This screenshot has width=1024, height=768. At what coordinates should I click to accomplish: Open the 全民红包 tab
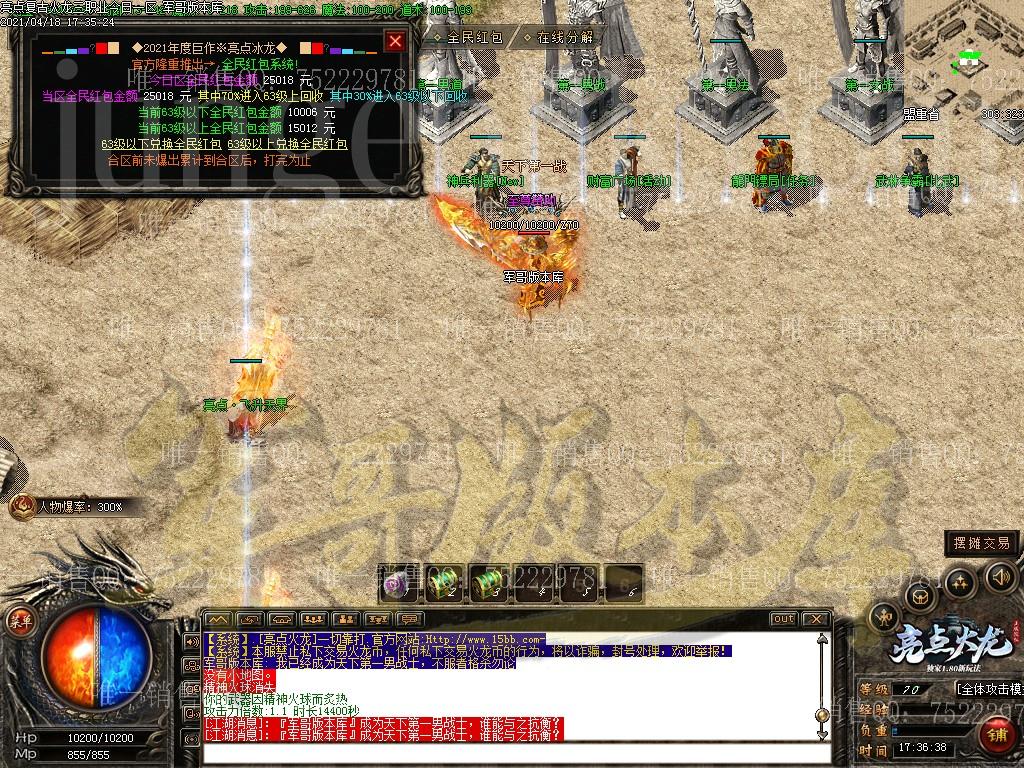(x=471, y=37)
